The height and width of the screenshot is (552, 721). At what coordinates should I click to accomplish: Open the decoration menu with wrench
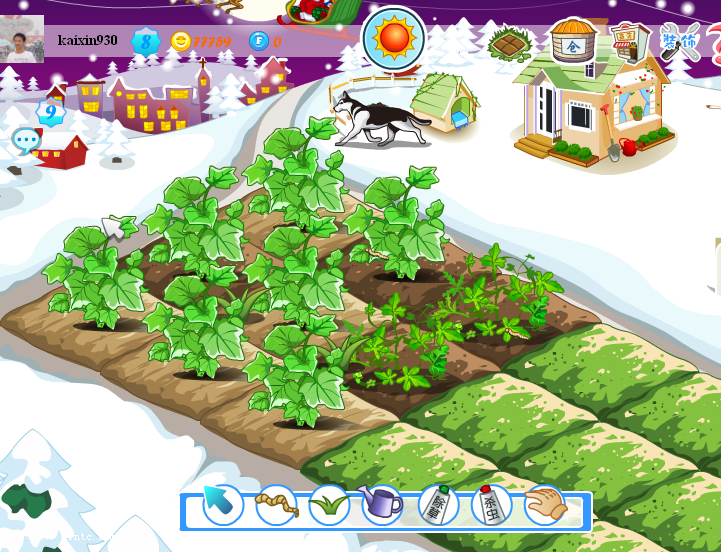pyautogui.click(x=680, y=42)
